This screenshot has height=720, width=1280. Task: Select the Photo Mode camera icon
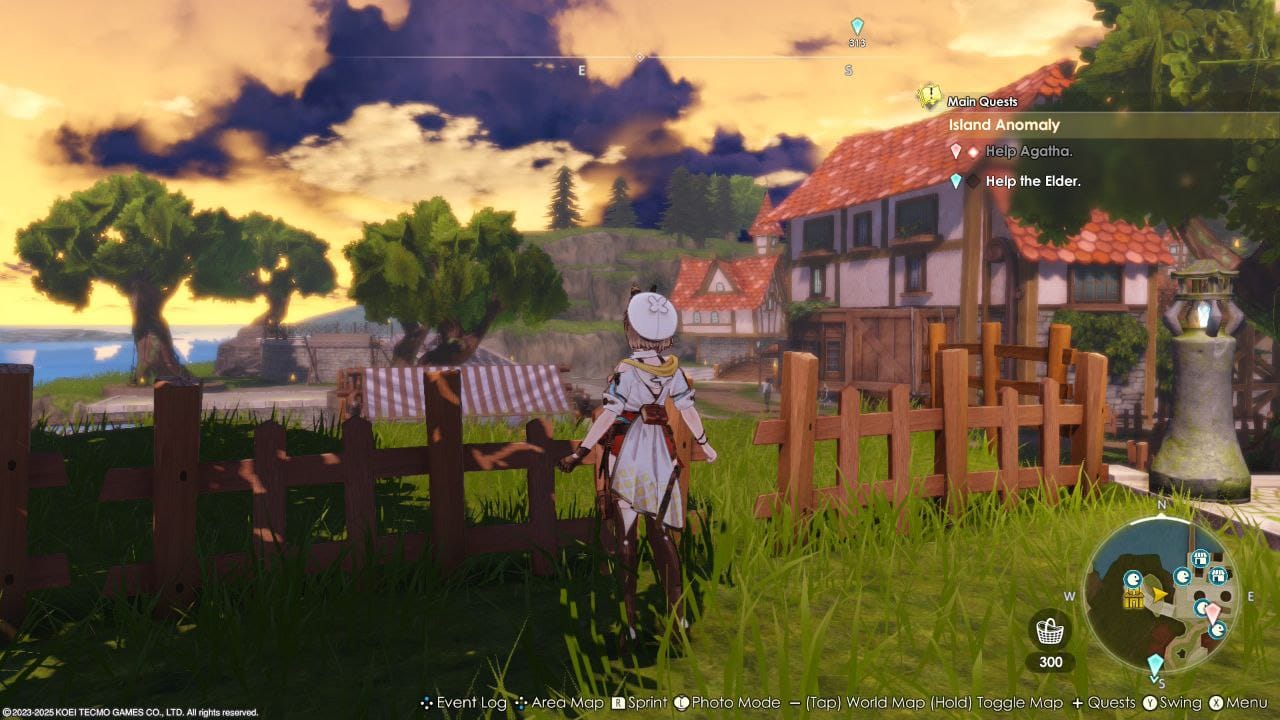click(683, 703)
